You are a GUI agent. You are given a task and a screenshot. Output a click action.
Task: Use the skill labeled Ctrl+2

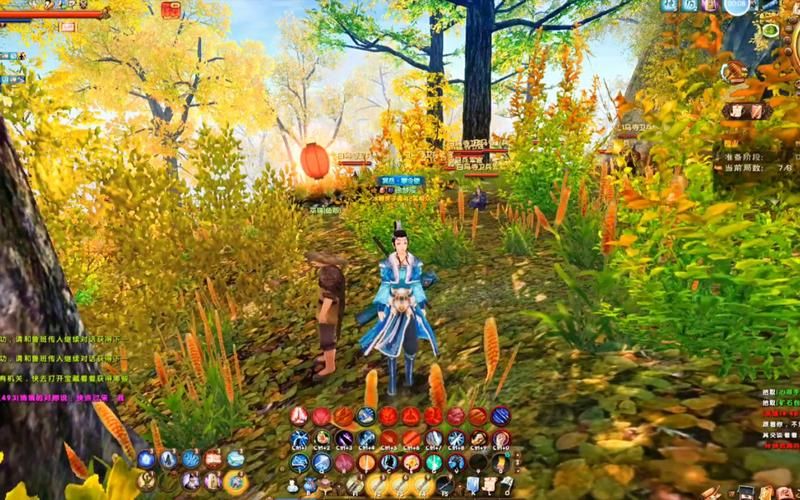[x=322, y=439]
